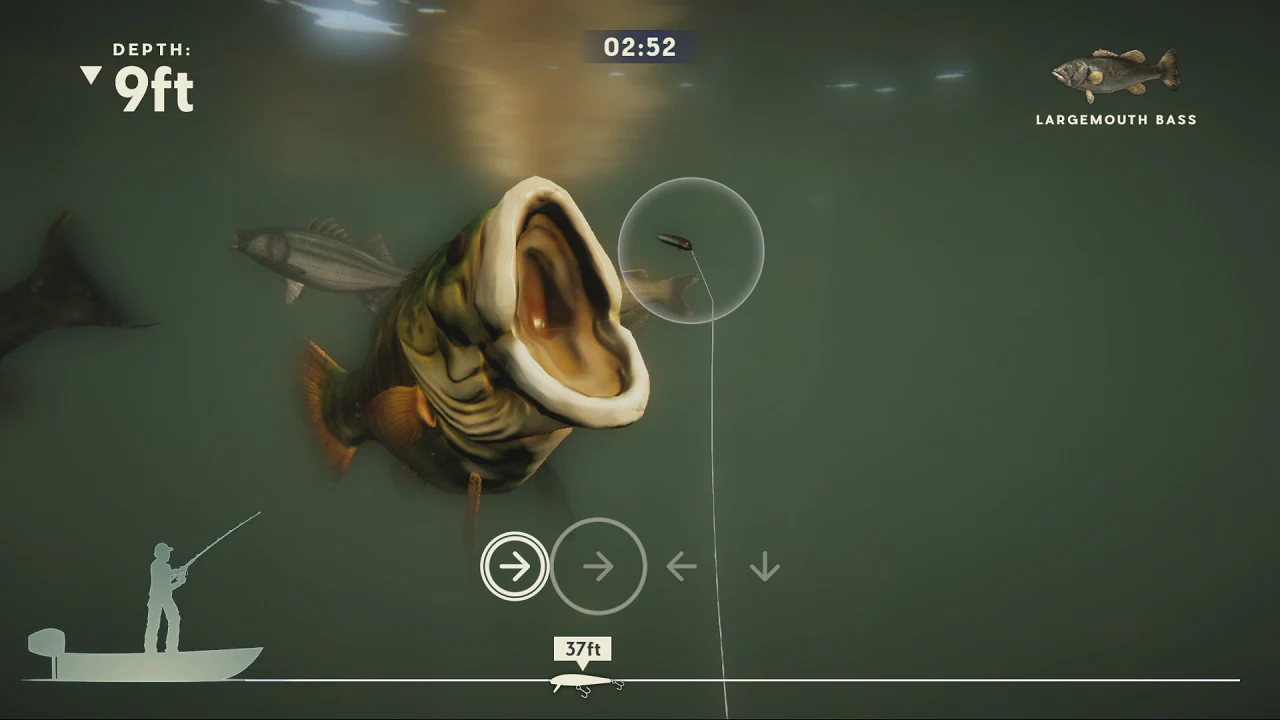Click the second right-arrow prompt circle
1280x720 pixels.
click(598, 566)
